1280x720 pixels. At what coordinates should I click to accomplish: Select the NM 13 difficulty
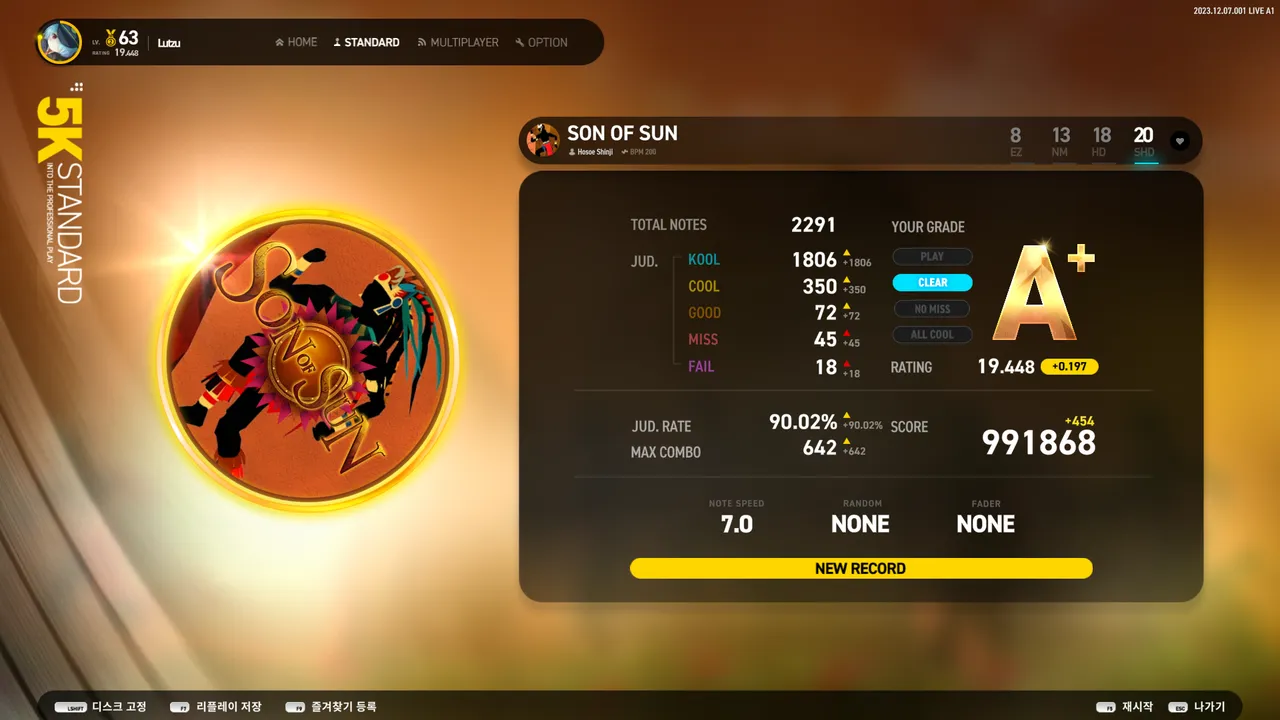[1060, 141]
